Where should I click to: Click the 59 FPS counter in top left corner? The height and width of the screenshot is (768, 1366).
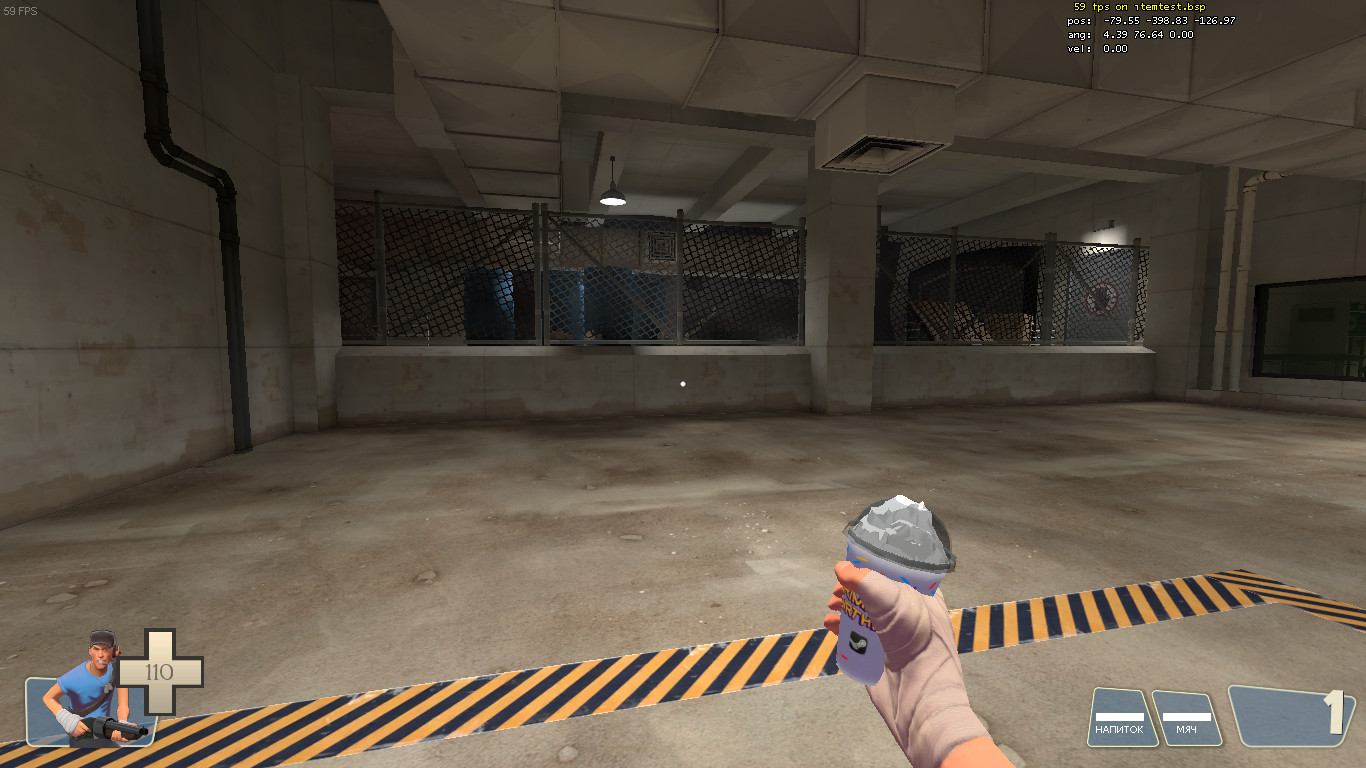click(20, 9)
